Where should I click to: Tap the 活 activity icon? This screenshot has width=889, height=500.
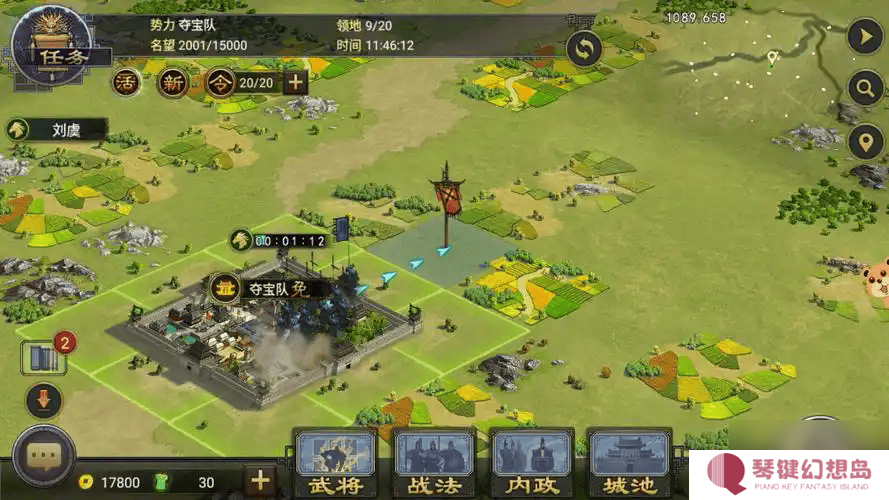[x=127, y=82]
